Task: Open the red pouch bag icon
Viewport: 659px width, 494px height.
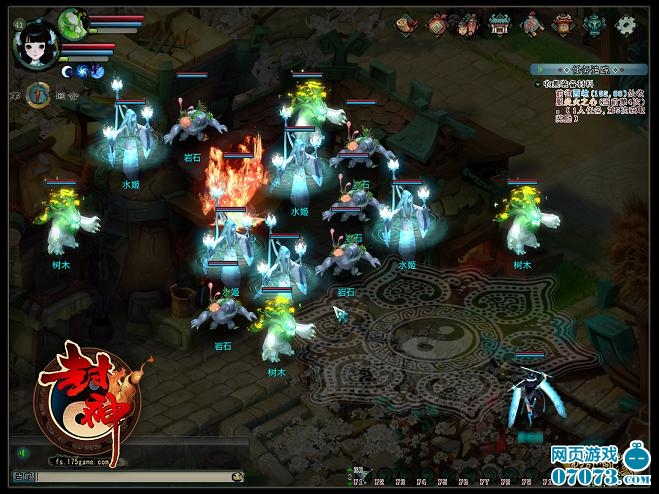Action: (x=437, y=24)
